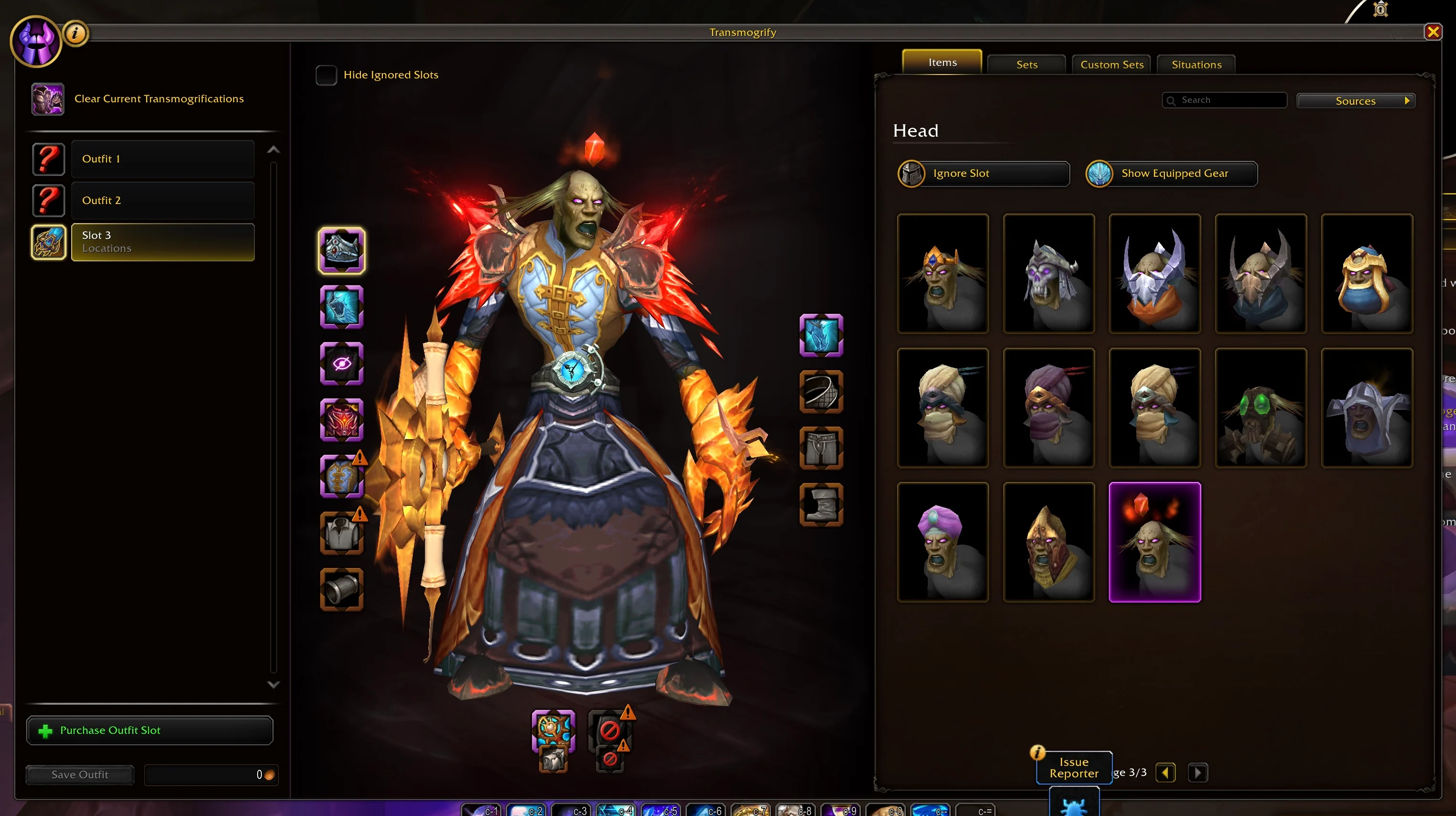Select Outfit 2 from the list
Screen dimensions: 1456x816
point(163,201)
